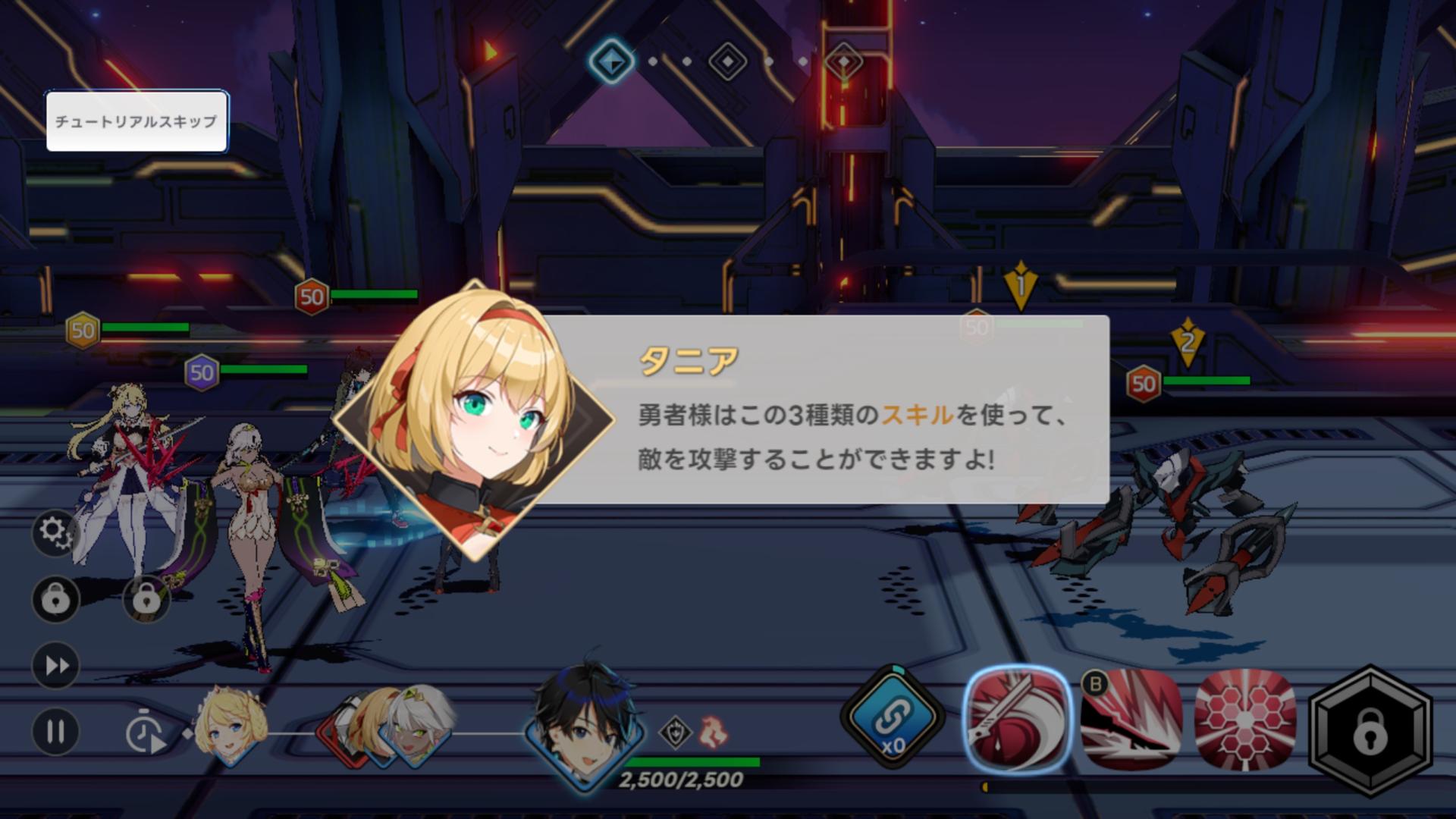The width and height of the screenshot is (1456, 819).
Task: Toggle the fast-forward speed button
Action: click(55, 665)
